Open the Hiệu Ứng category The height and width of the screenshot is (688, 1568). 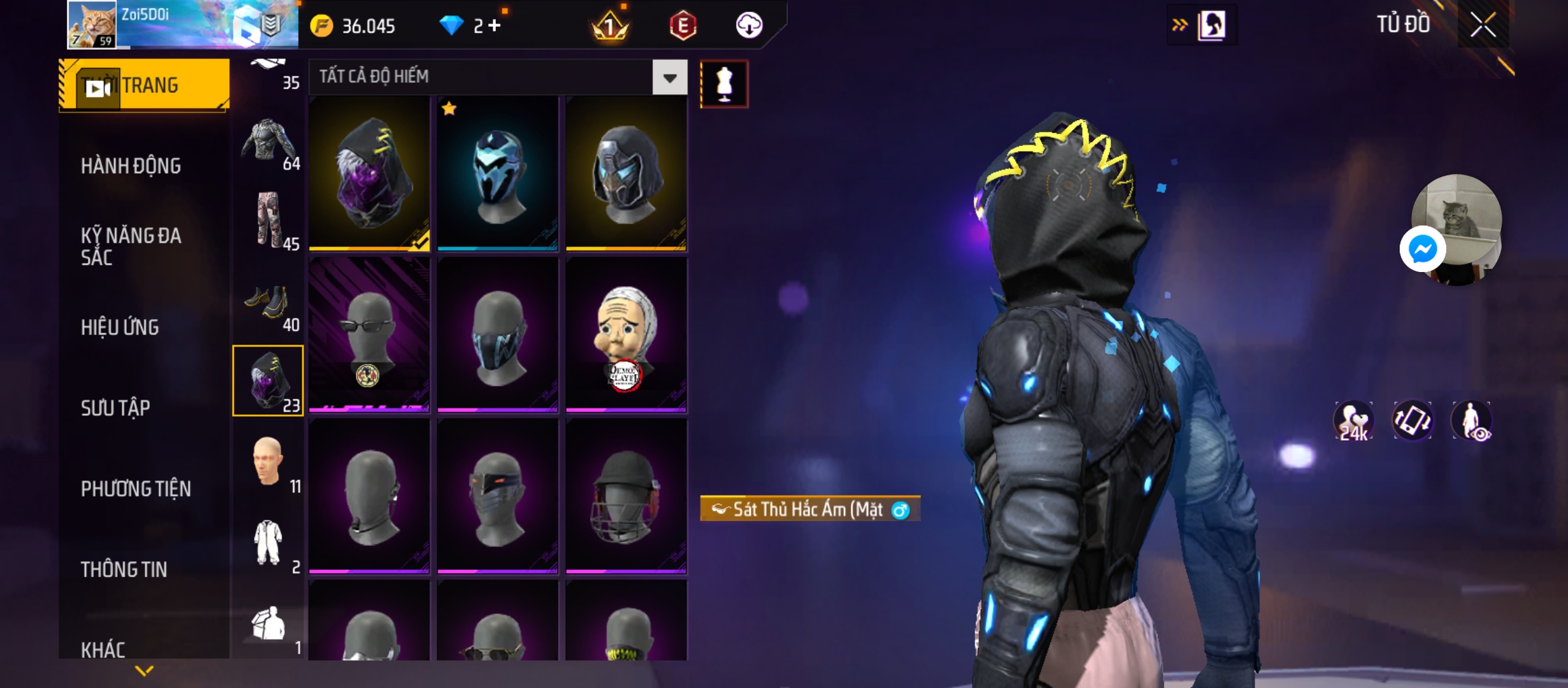(120, 327)
